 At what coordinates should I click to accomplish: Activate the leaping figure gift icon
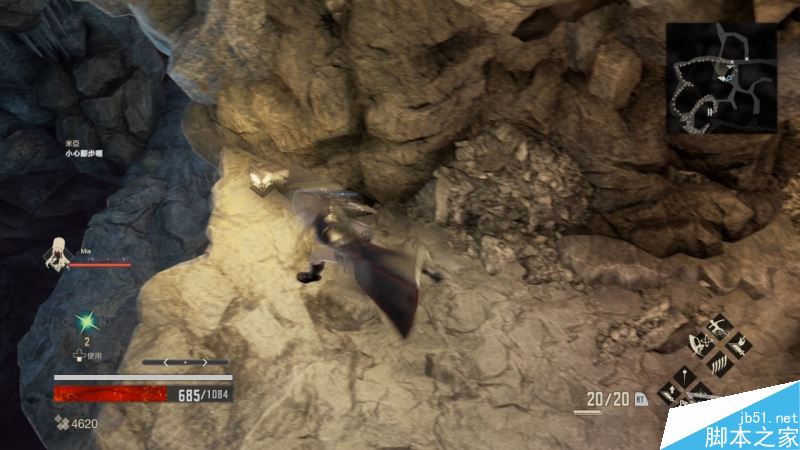coord(718,327)
